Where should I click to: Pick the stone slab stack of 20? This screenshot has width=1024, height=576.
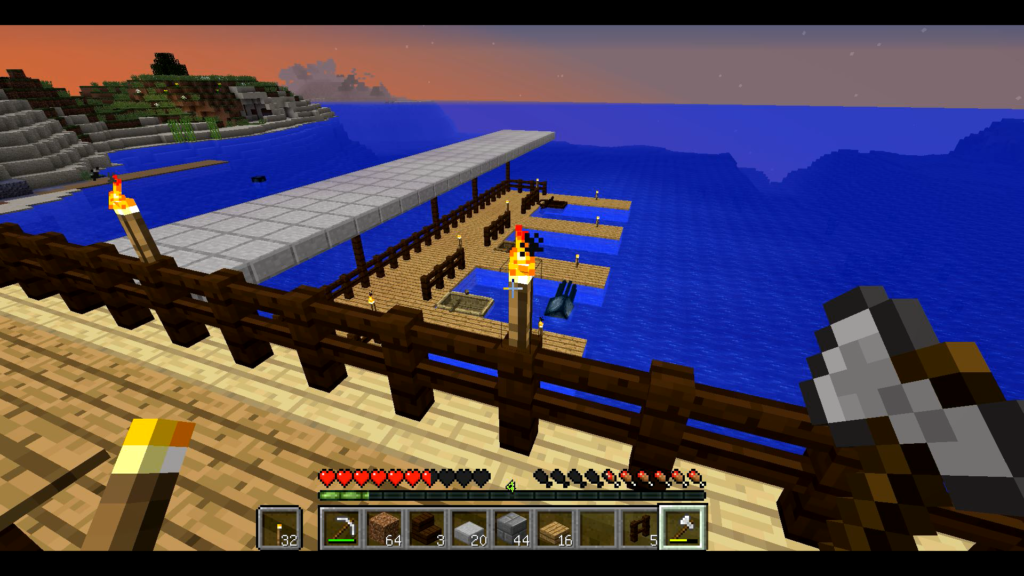470,528
